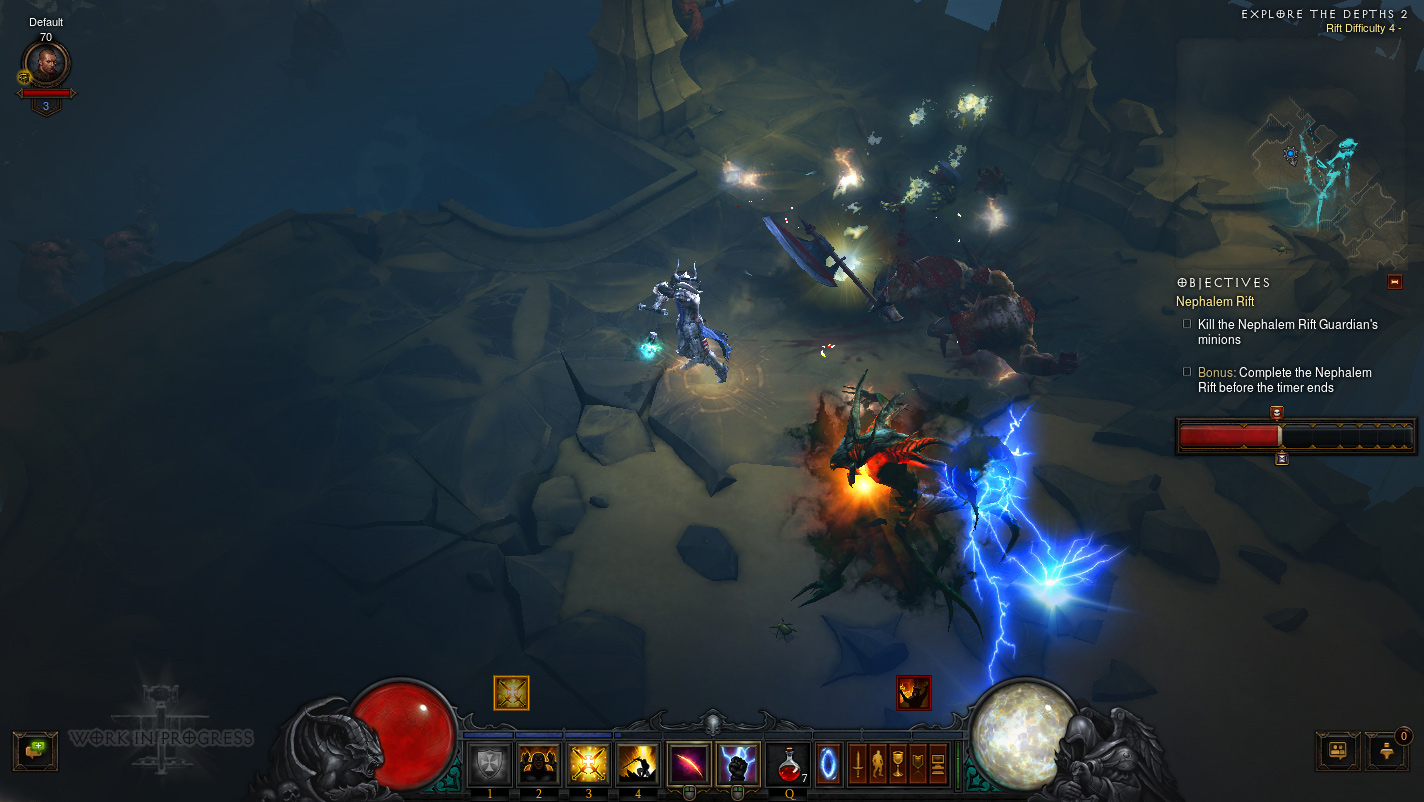Open the blue town portal

click(x=829, y=764)
